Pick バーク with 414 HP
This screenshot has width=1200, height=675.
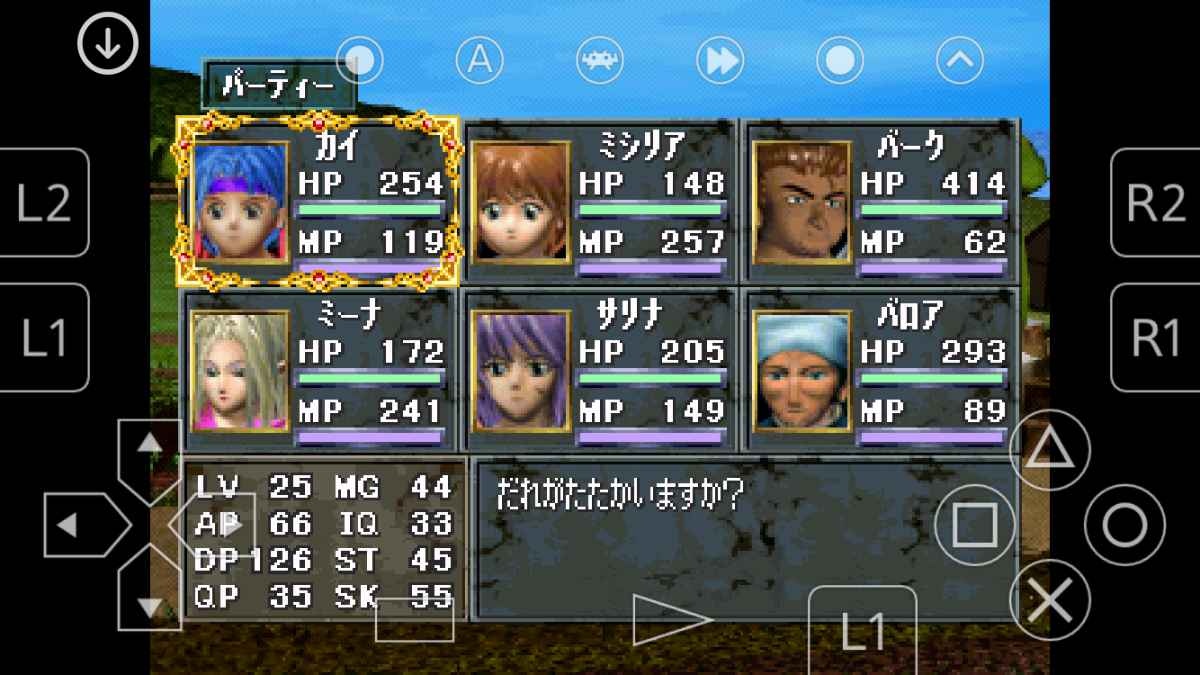click(880, 201)
